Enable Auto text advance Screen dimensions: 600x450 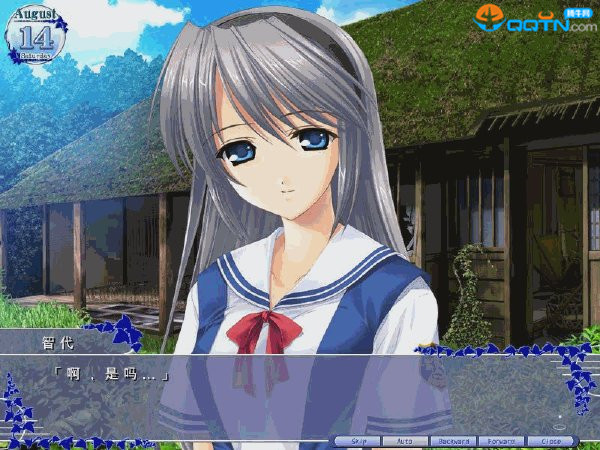pos(405,441)
